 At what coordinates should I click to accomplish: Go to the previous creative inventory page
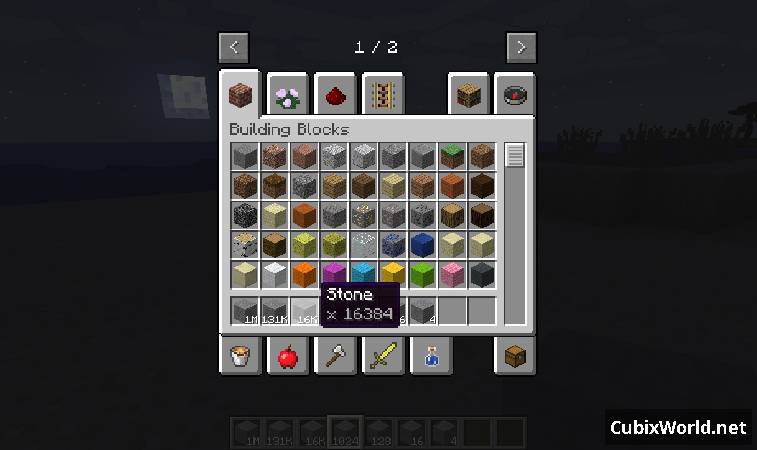(234, 47)
